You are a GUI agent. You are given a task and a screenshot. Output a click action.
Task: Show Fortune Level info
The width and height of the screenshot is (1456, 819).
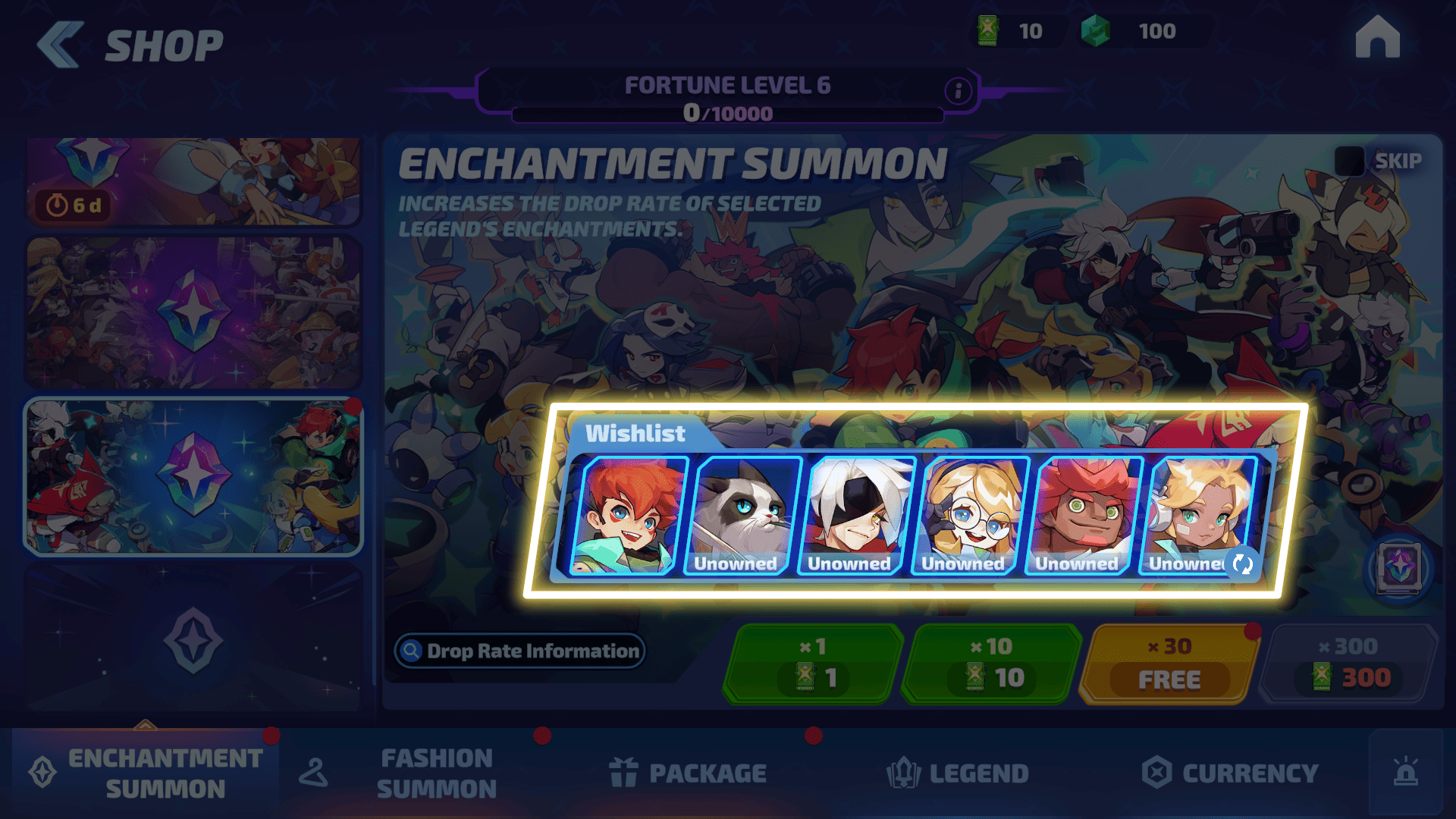coord(958,91)
